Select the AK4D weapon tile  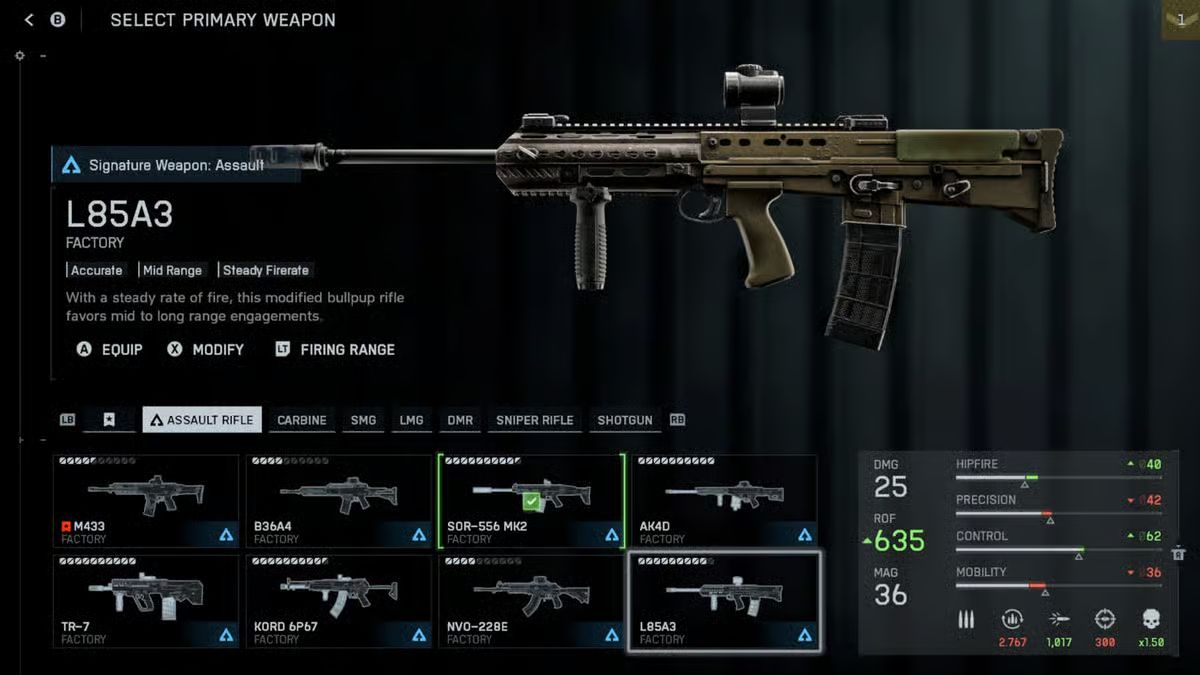[724, 502]
